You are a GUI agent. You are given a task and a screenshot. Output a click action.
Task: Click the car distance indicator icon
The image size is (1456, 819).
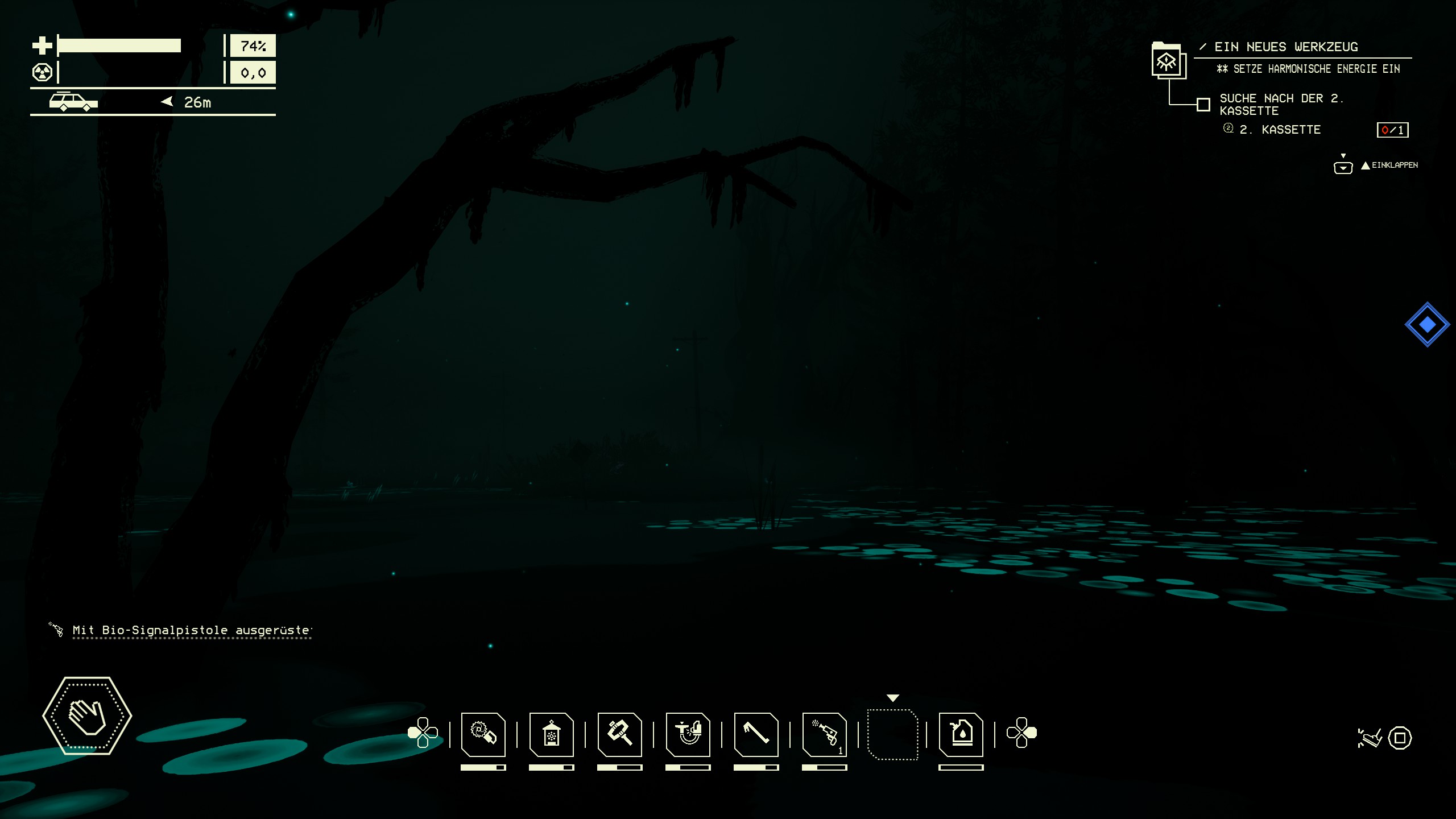73,102
